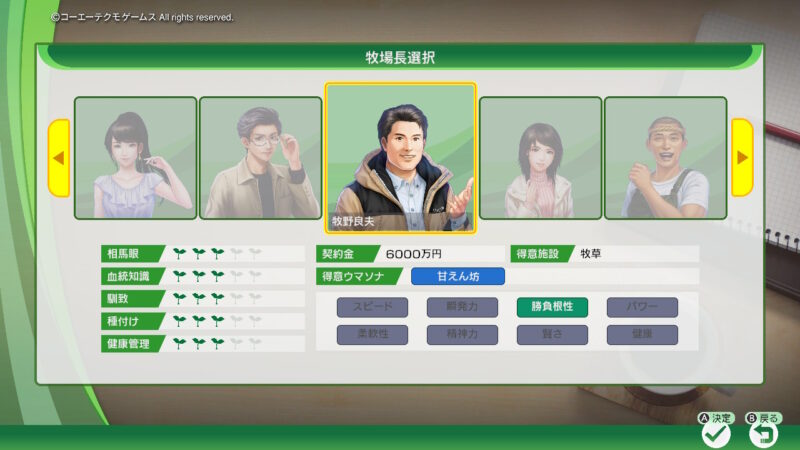
Task: Click the 柔軟性 attribute chip
Action: [x=372, y=335]
